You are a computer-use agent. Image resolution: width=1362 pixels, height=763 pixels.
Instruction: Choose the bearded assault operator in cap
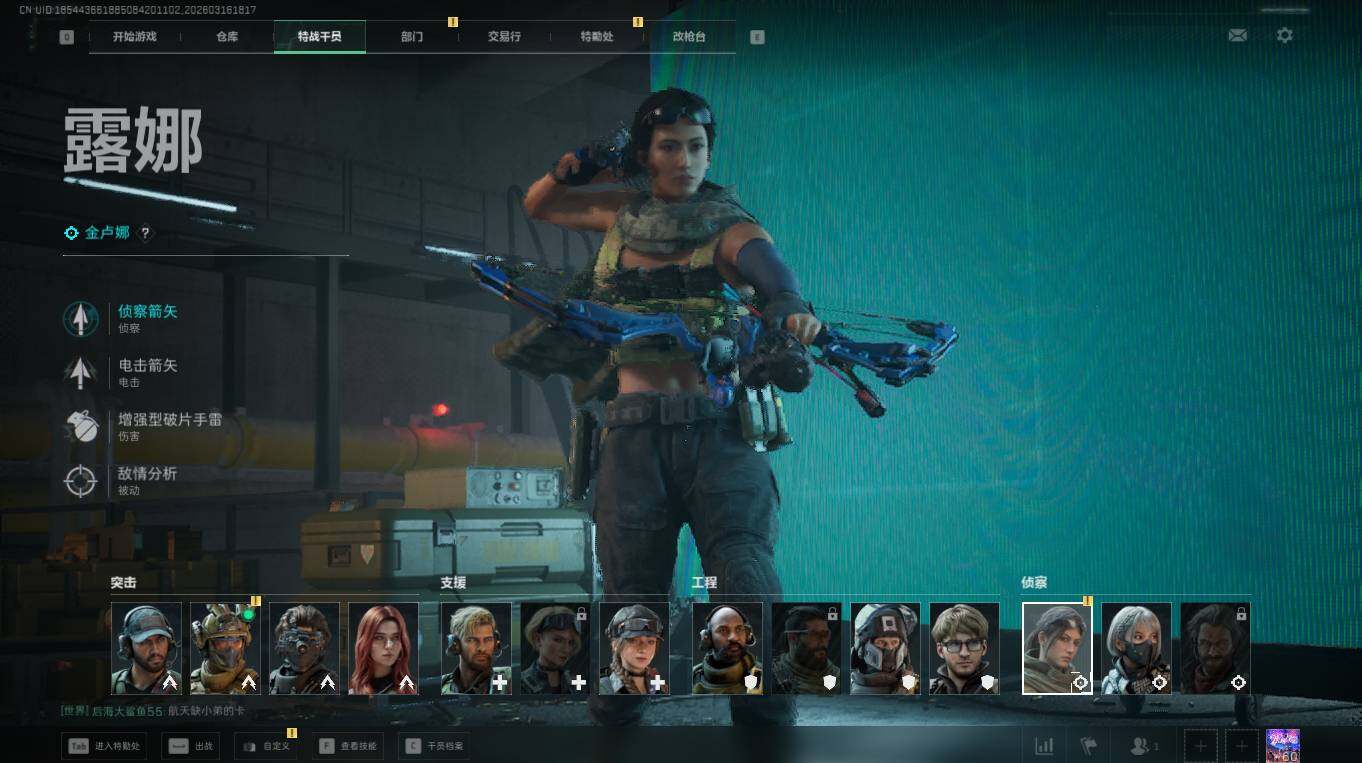click(x=146, y=648)
